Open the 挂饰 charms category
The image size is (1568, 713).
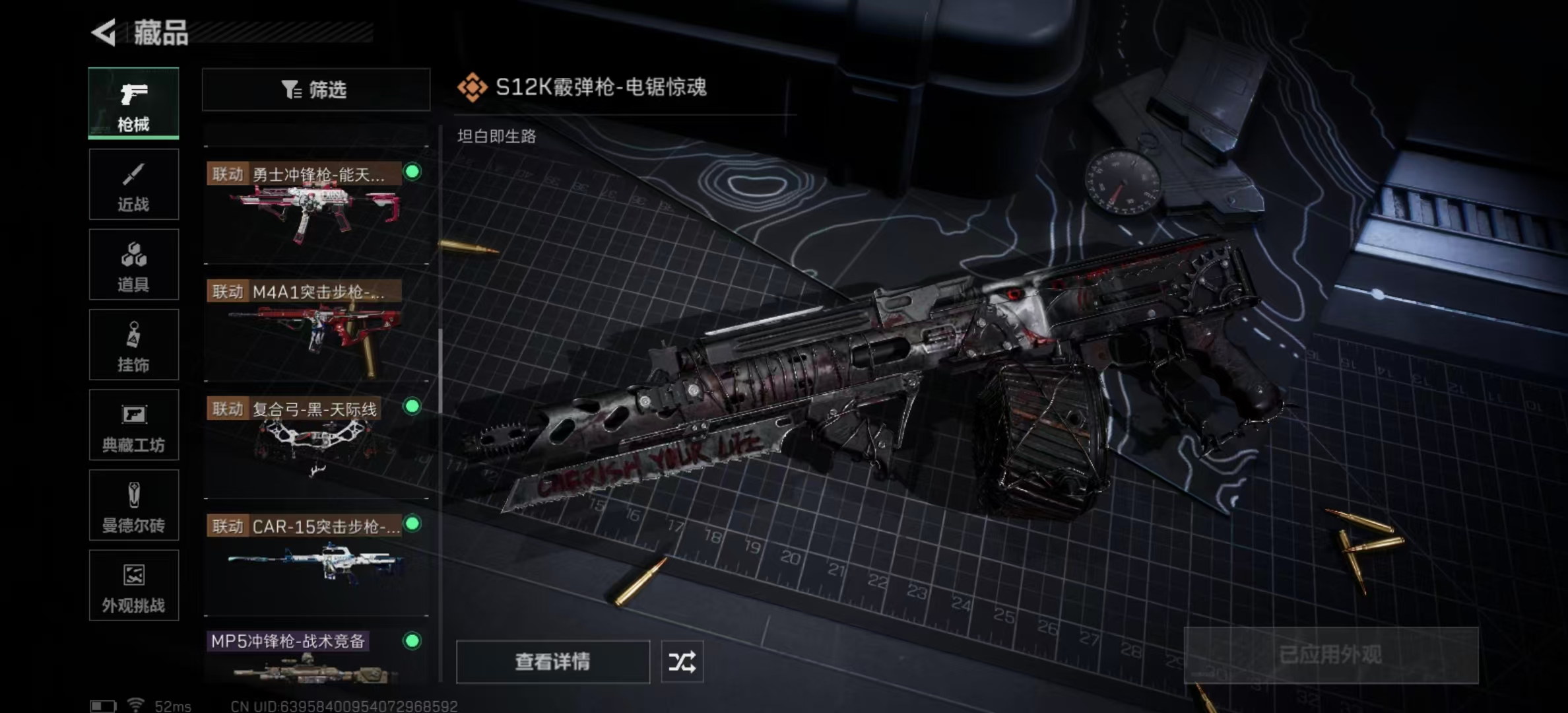(x=133, y=345)
